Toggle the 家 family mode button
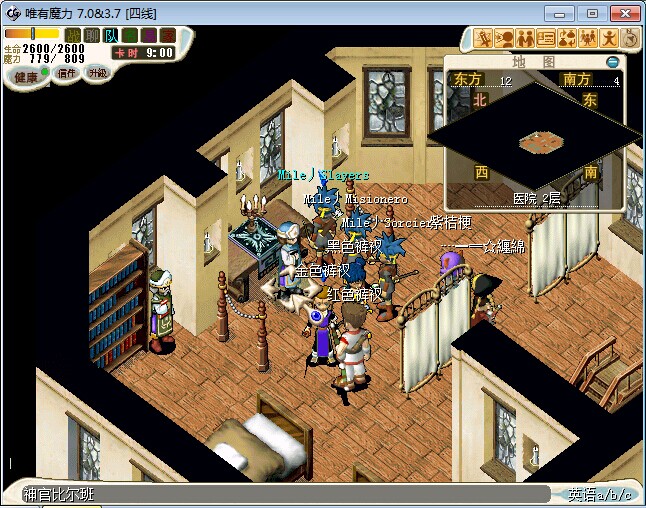 pos(167,35)
